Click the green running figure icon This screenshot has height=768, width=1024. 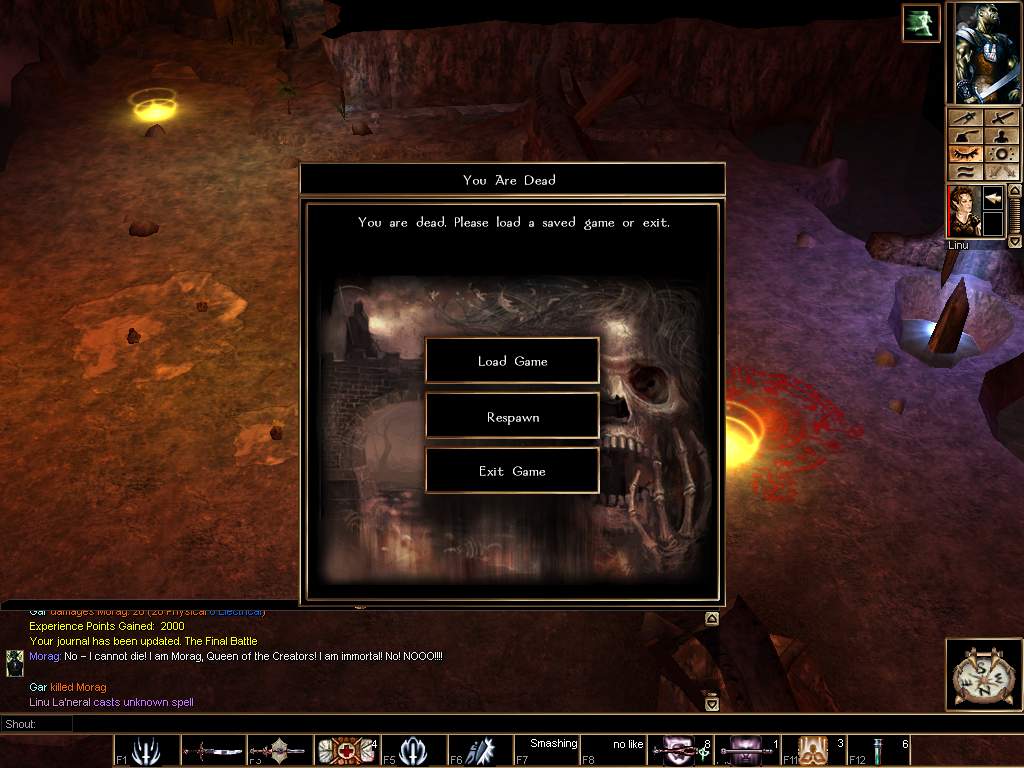[921, 23]
